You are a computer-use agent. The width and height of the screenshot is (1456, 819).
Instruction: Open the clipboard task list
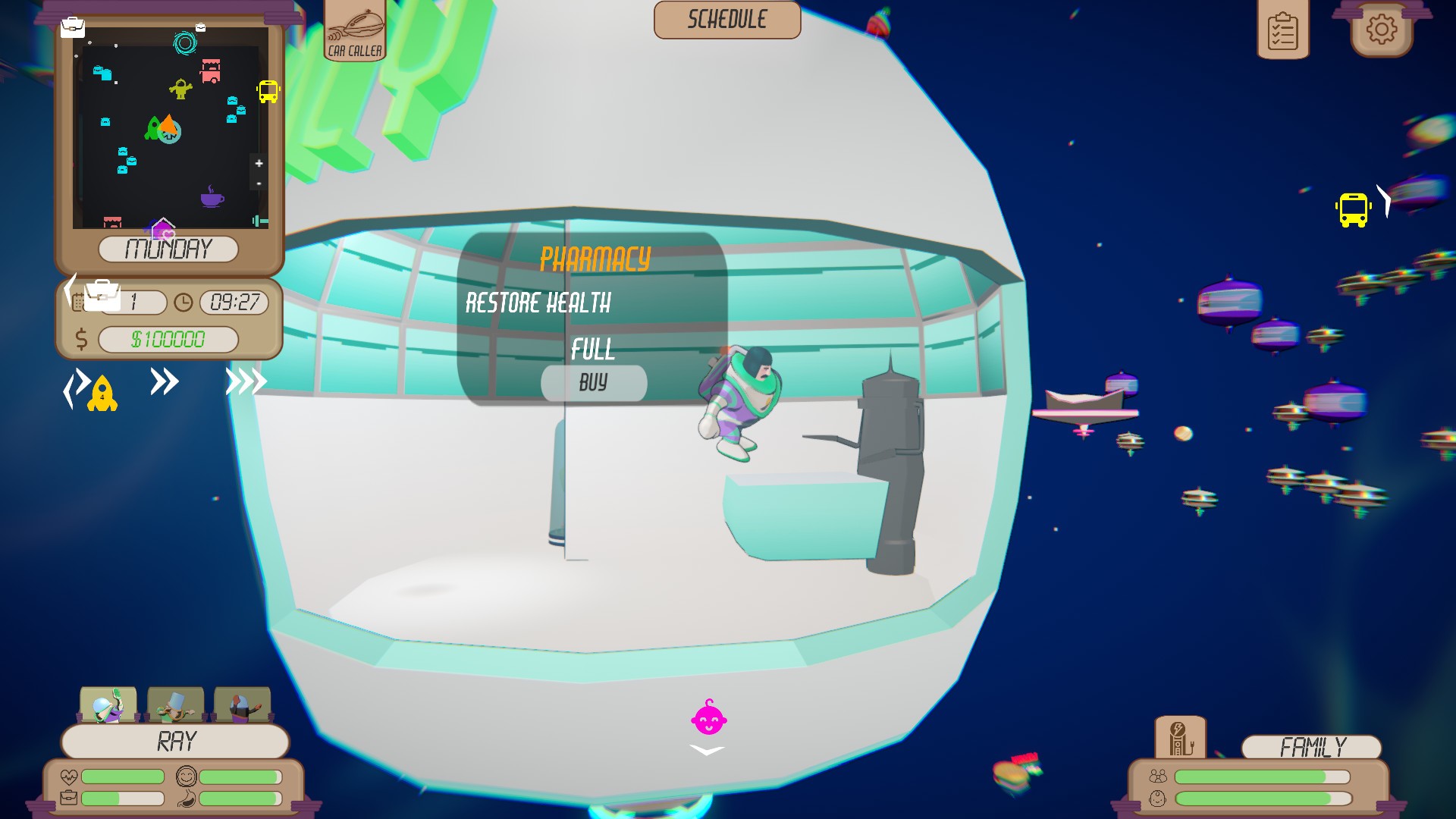(x=1283, y=29)
